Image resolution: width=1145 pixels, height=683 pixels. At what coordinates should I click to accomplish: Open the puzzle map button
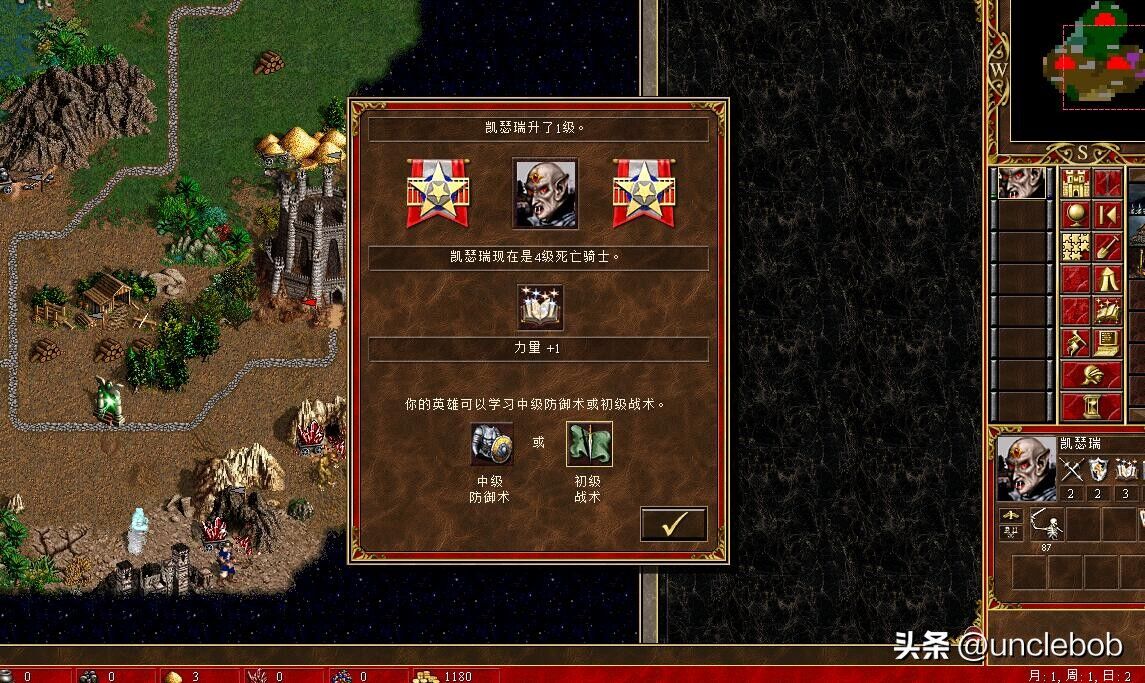1075,246
